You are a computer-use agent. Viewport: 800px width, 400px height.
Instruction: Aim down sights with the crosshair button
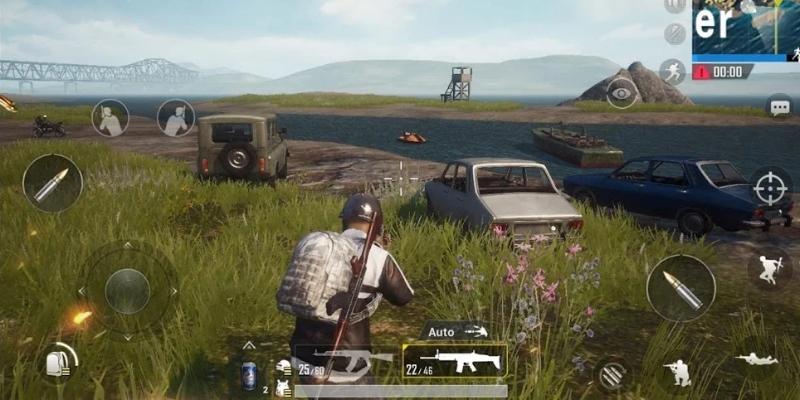pyautogui.click(x=770, y=187)
